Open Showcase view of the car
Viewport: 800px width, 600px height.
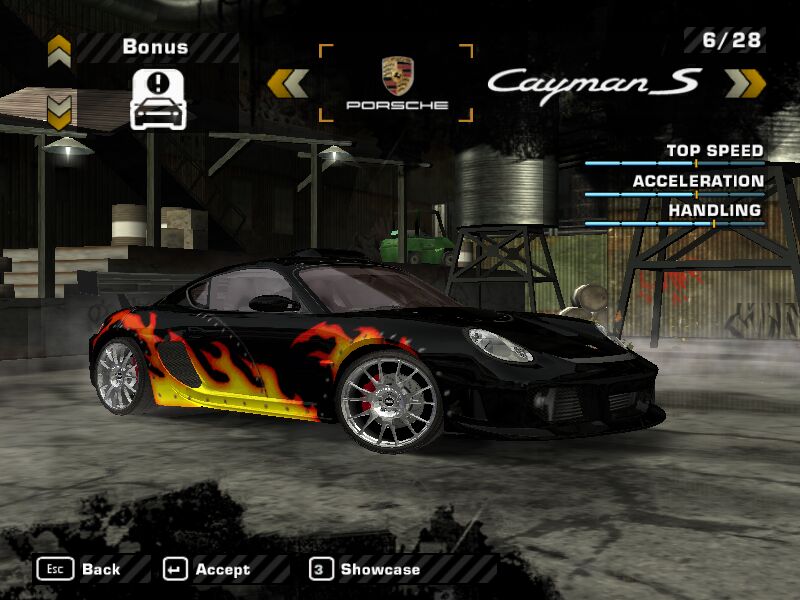tap(365, 569)
